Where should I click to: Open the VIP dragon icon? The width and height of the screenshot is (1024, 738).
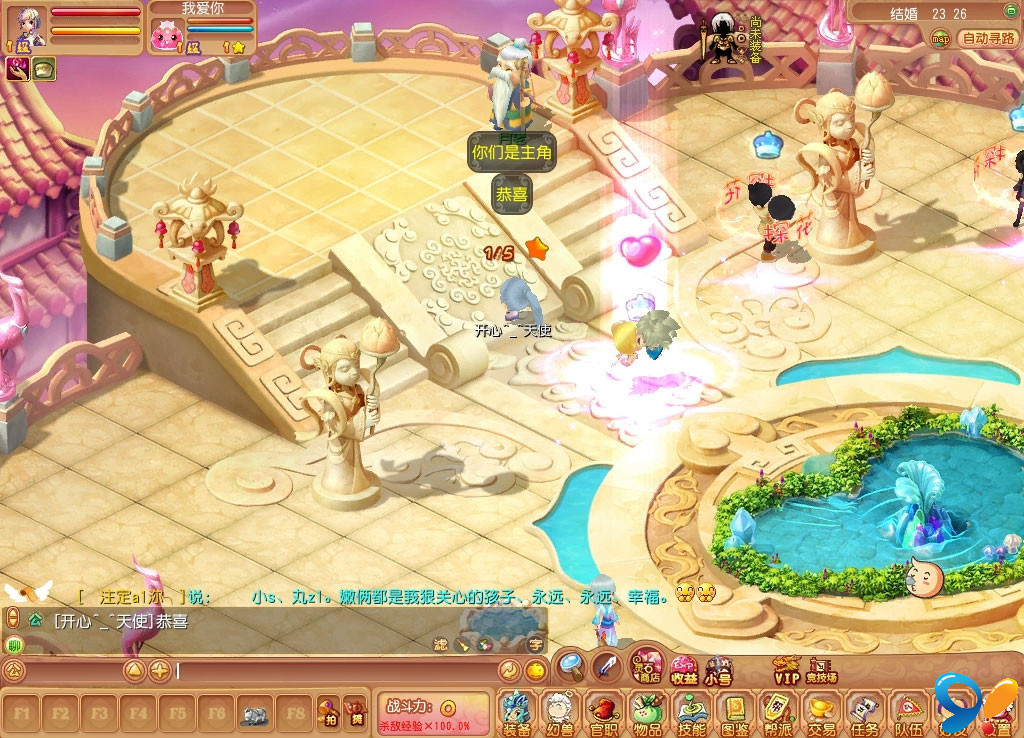[787, 669]
